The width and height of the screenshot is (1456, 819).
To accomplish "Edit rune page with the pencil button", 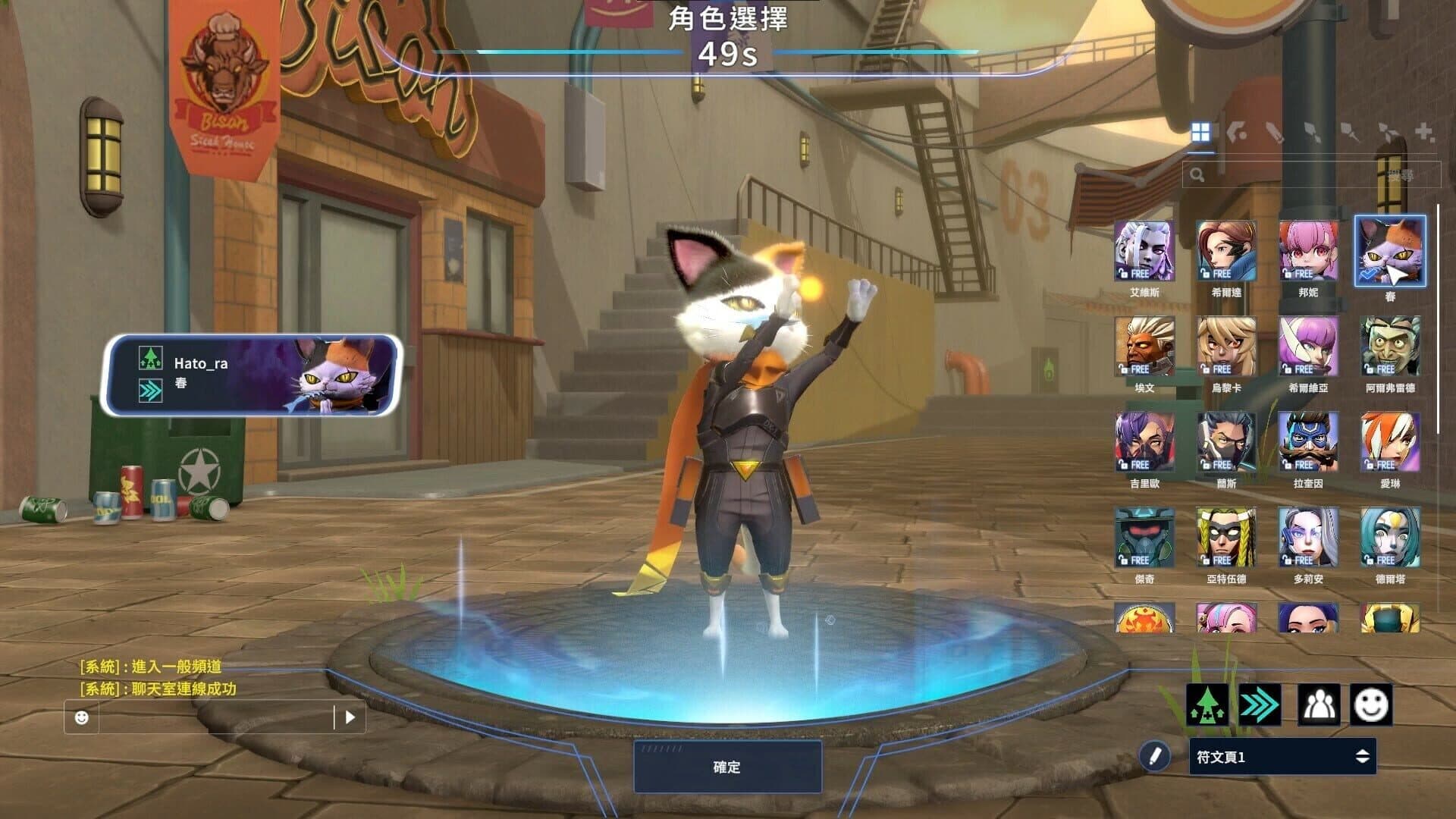I will click(x=1155, y=756).
